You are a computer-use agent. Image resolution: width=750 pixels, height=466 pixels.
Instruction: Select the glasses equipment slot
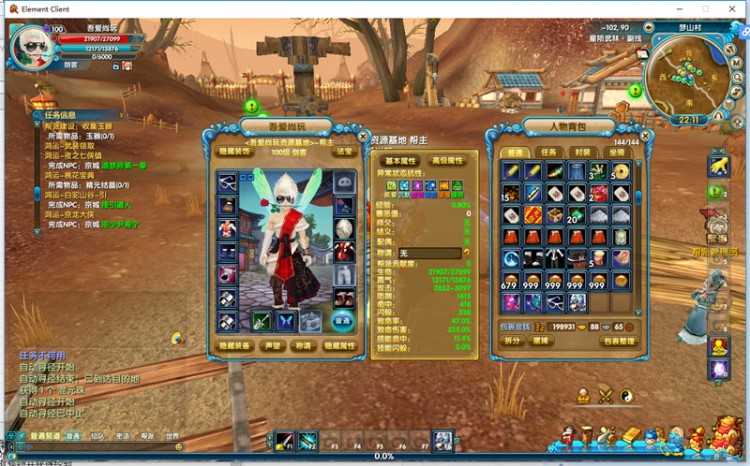[x=228, y=182]
